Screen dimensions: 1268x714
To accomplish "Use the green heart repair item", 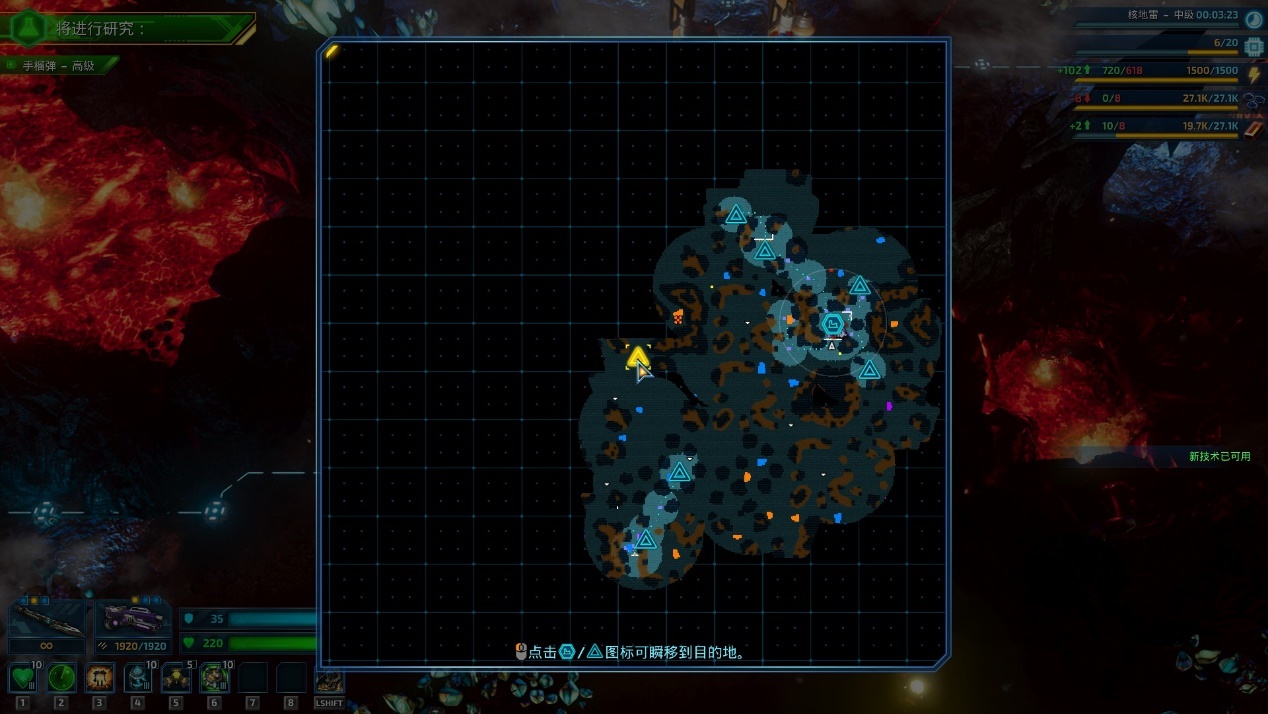I will pyautogui.click(x=23, y=678).
